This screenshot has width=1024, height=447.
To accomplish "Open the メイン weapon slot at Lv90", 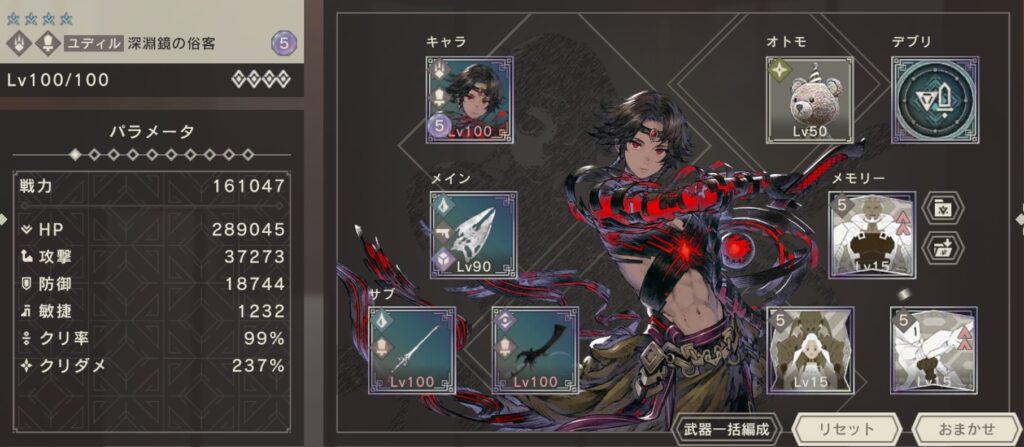I will (473, 235).
